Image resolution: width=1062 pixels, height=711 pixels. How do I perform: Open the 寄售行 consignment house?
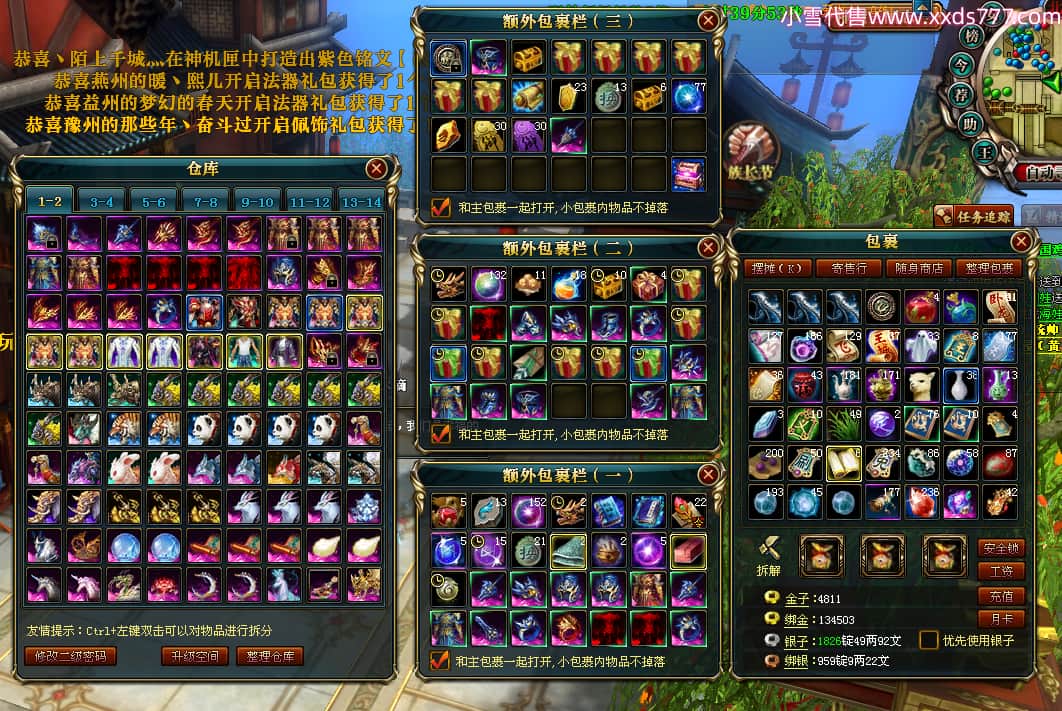pyautogui.click(x=848, y=268)
